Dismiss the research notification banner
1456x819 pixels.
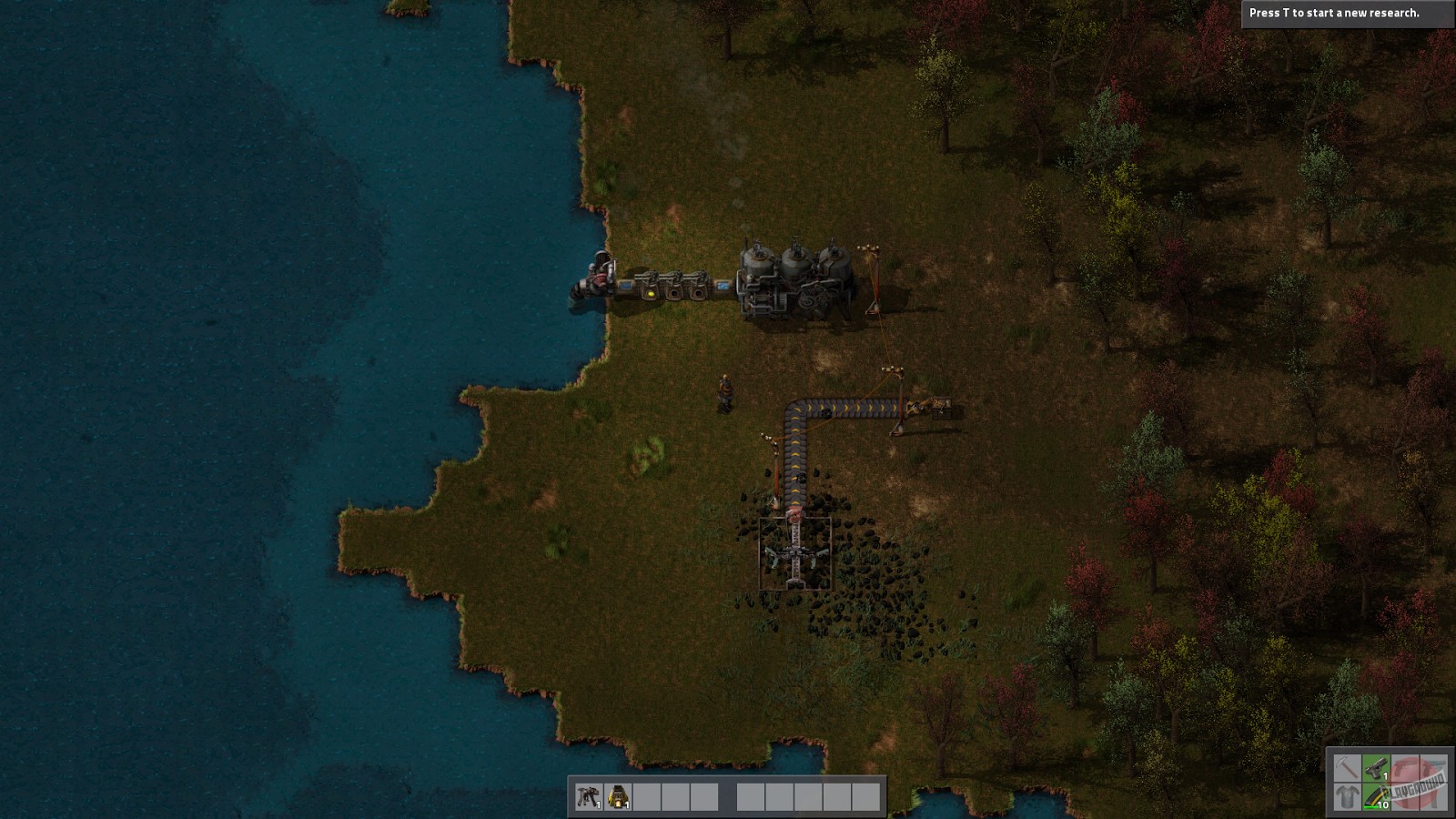pos(1347,14)
